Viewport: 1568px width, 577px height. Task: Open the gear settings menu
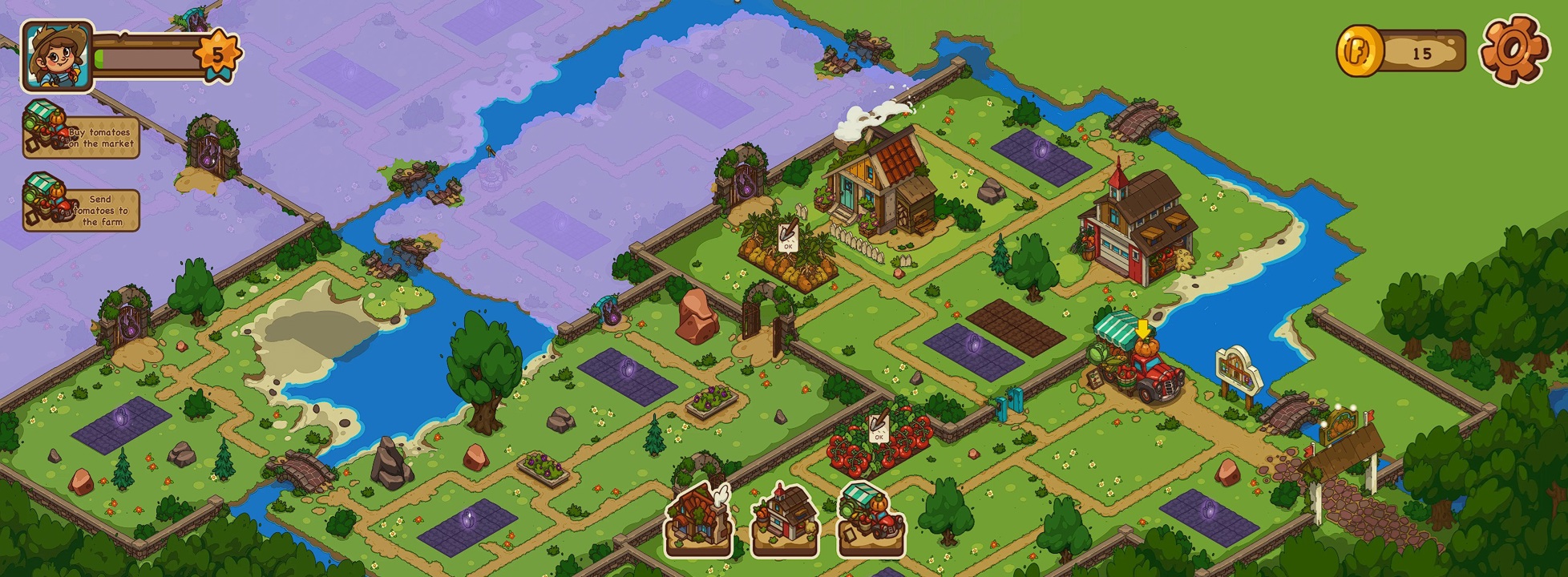coord(1510,50)
